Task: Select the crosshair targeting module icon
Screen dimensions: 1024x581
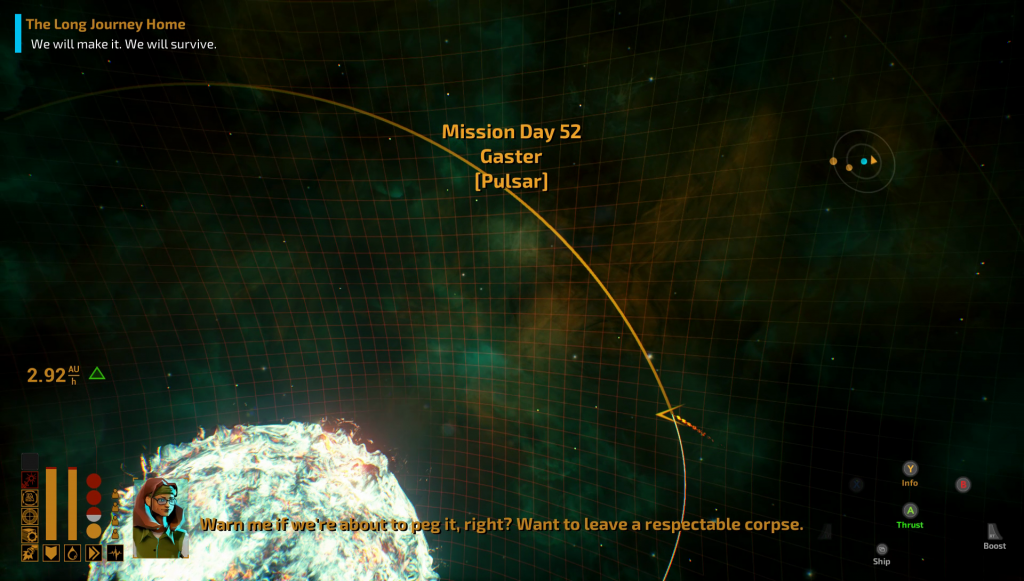Action: [x=30, y=516]
